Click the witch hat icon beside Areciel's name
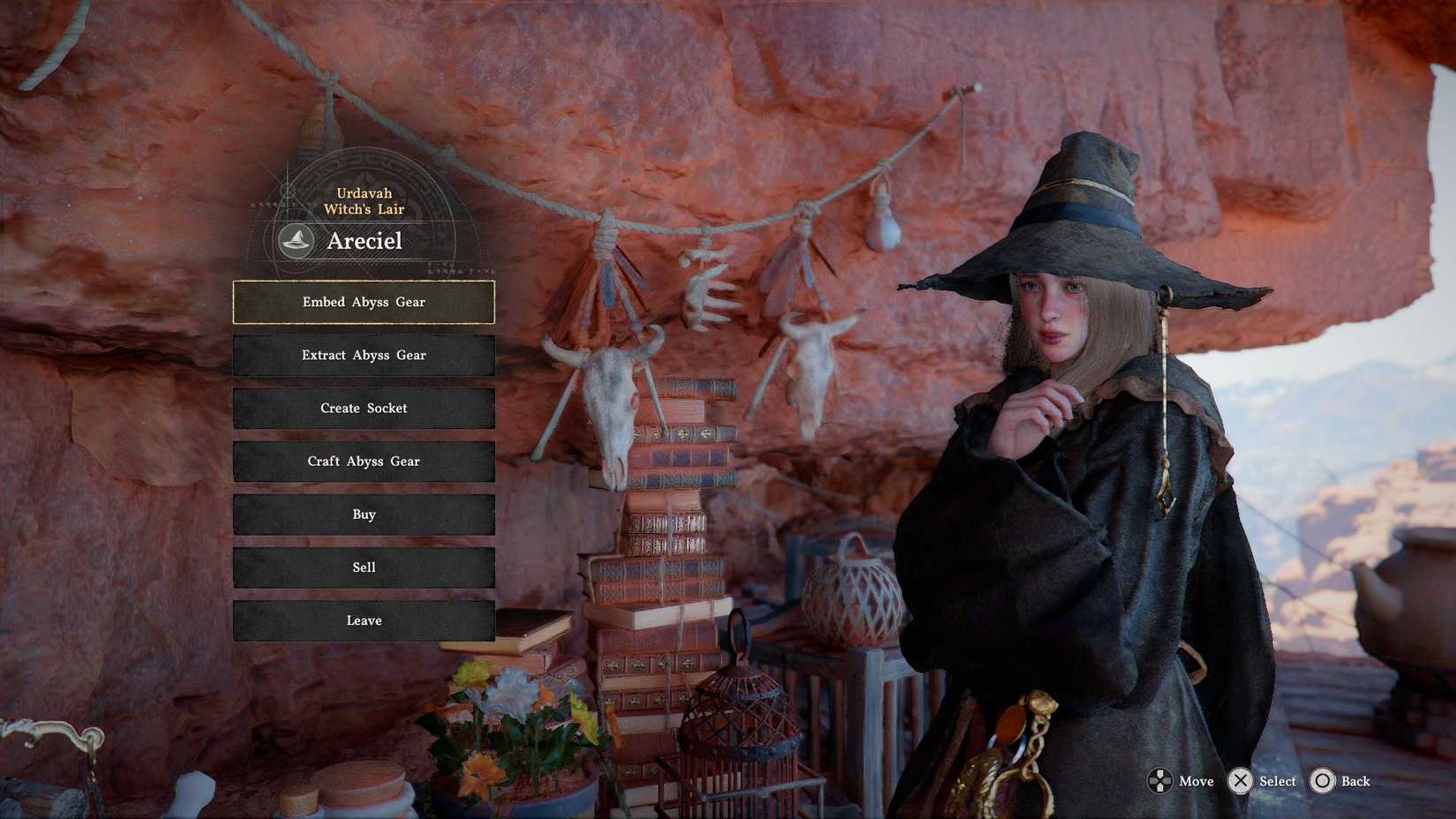 pos(295,240)
